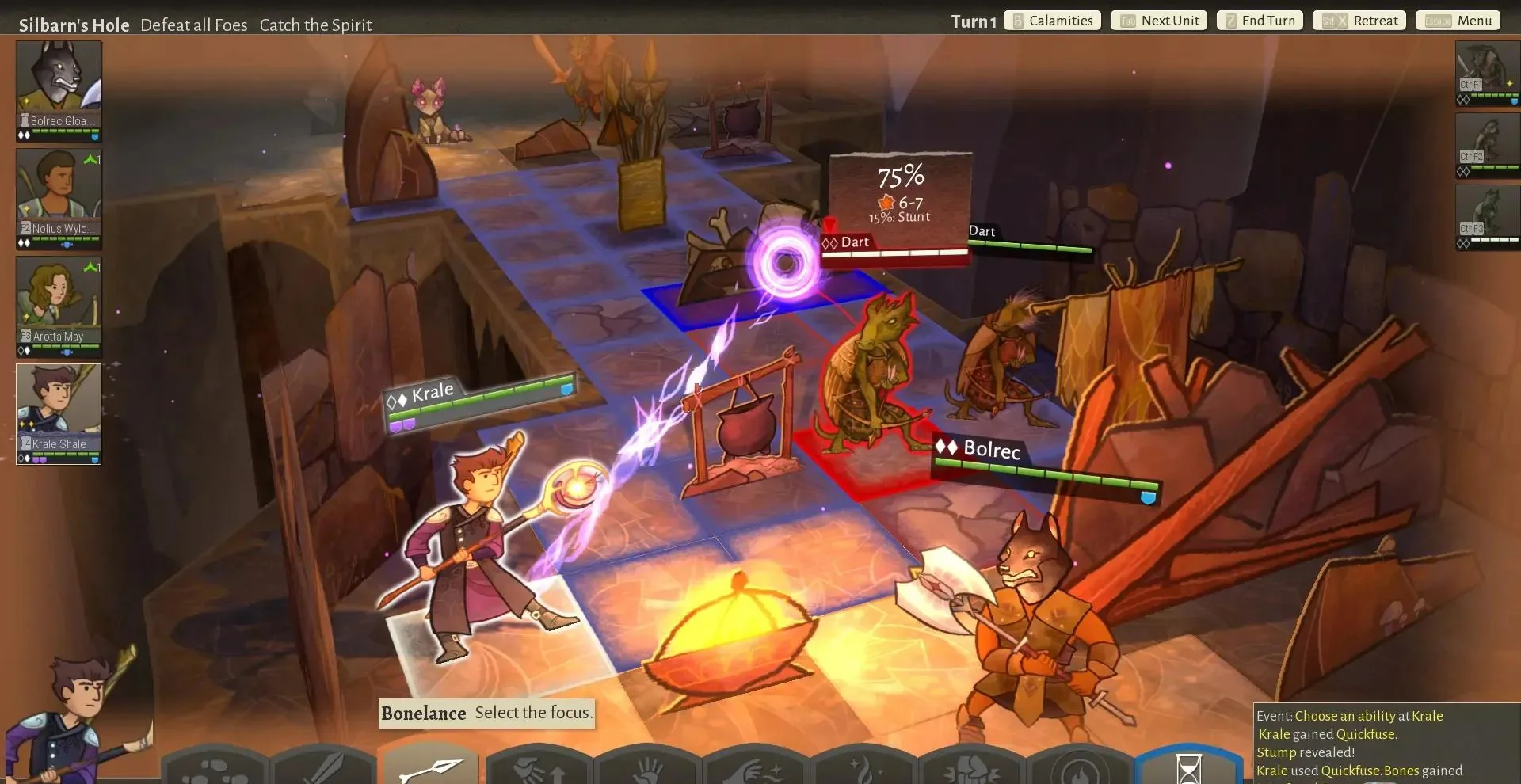Select Arotta May's party portrait

[59, 301]
